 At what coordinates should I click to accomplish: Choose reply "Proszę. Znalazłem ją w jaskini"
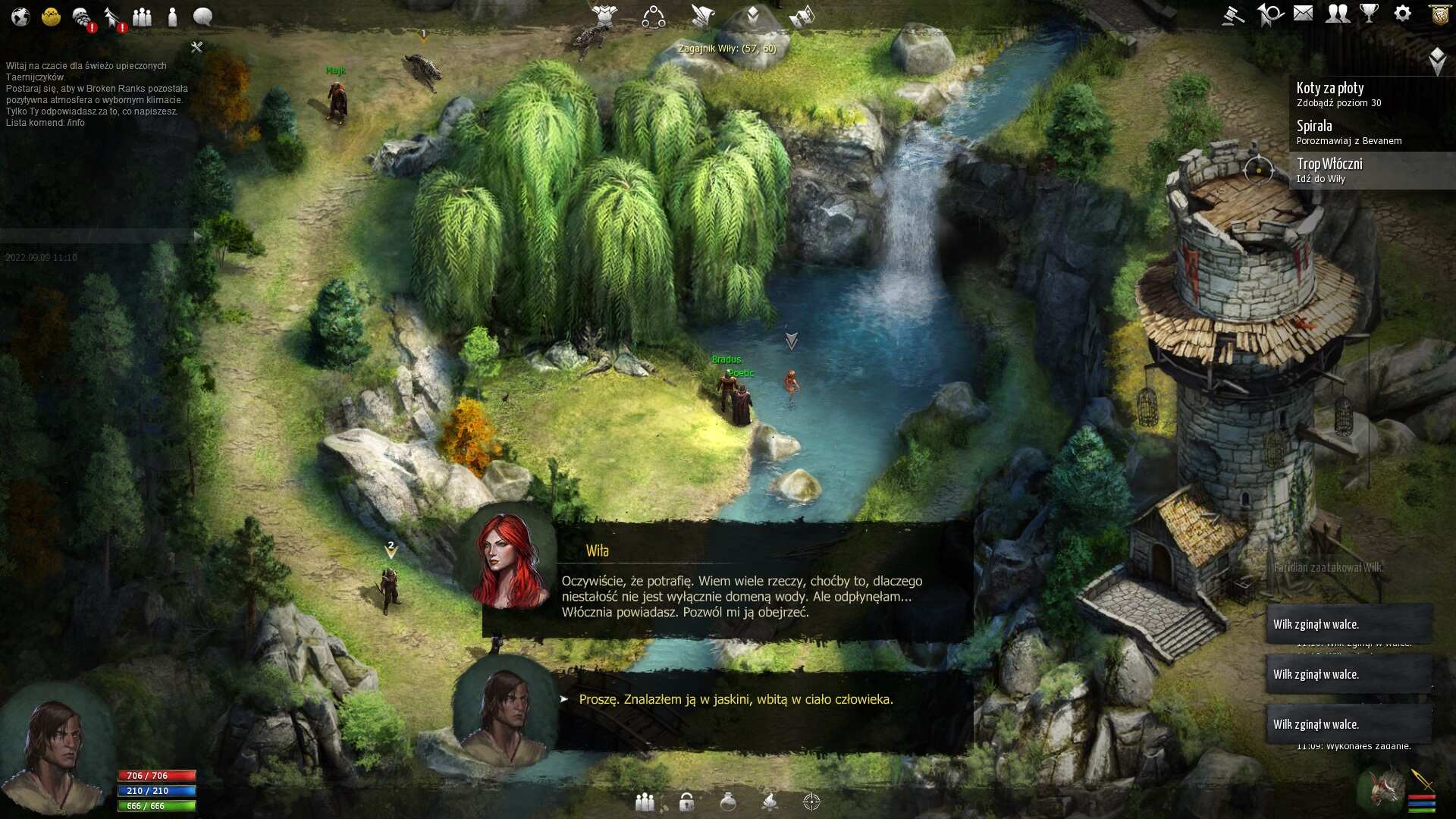[735, 699]
